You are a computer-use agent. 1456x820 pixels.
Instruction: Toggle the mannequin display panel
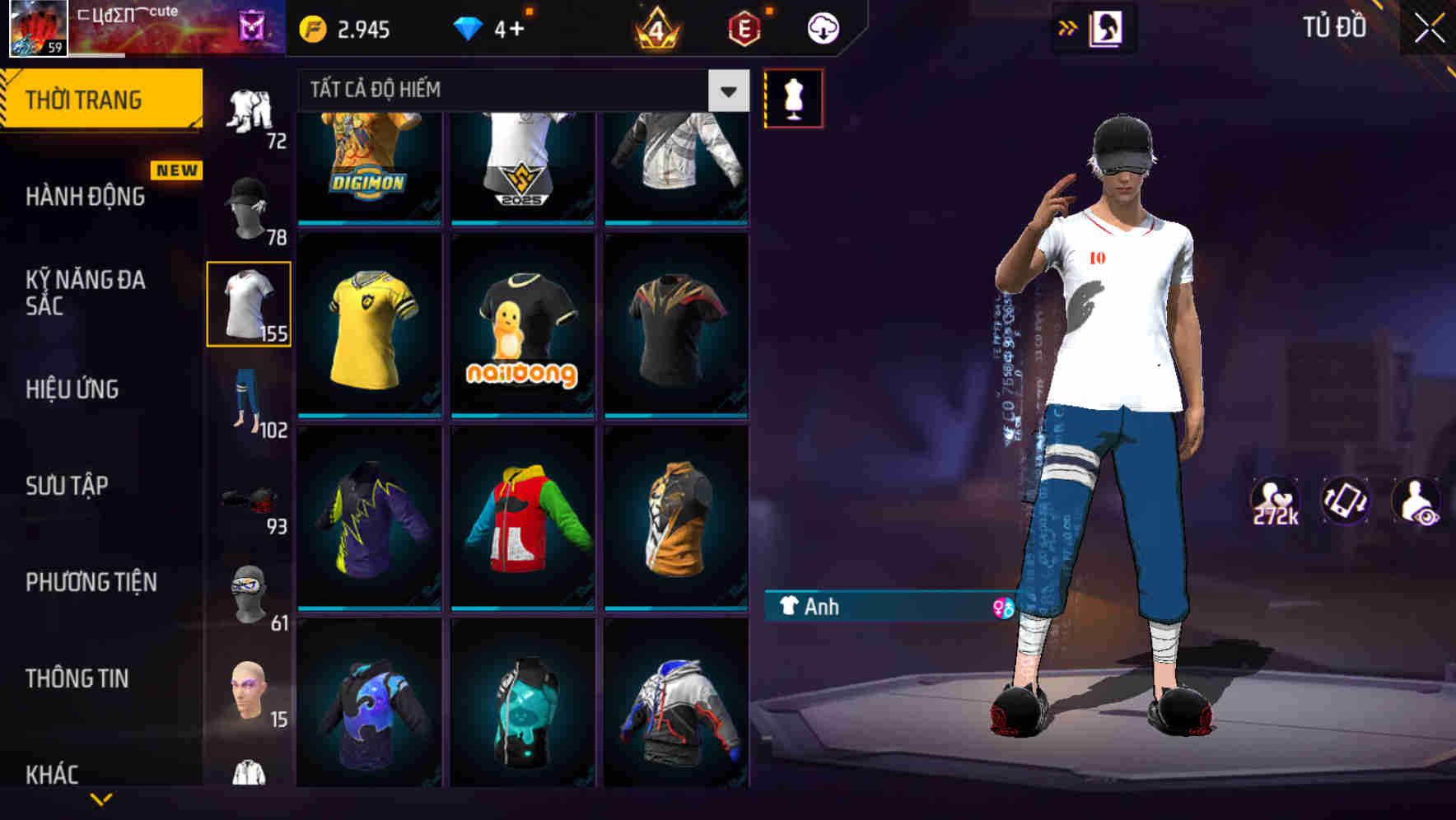coord(795,97)
